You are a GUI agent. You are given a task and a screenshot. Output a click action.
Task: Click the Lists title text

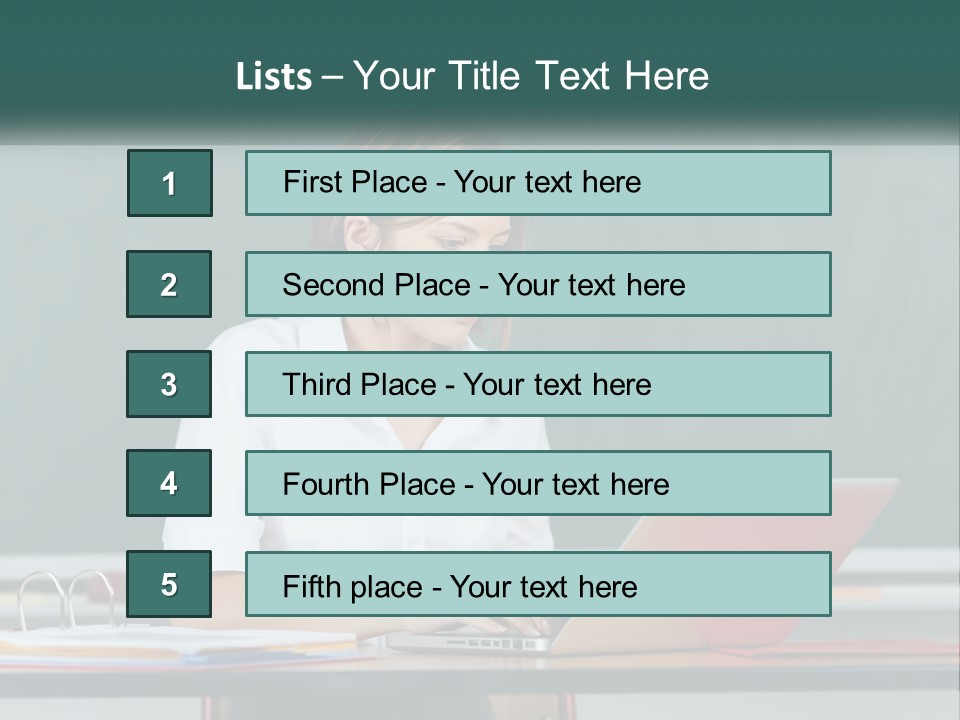click(x=472, y=76)
